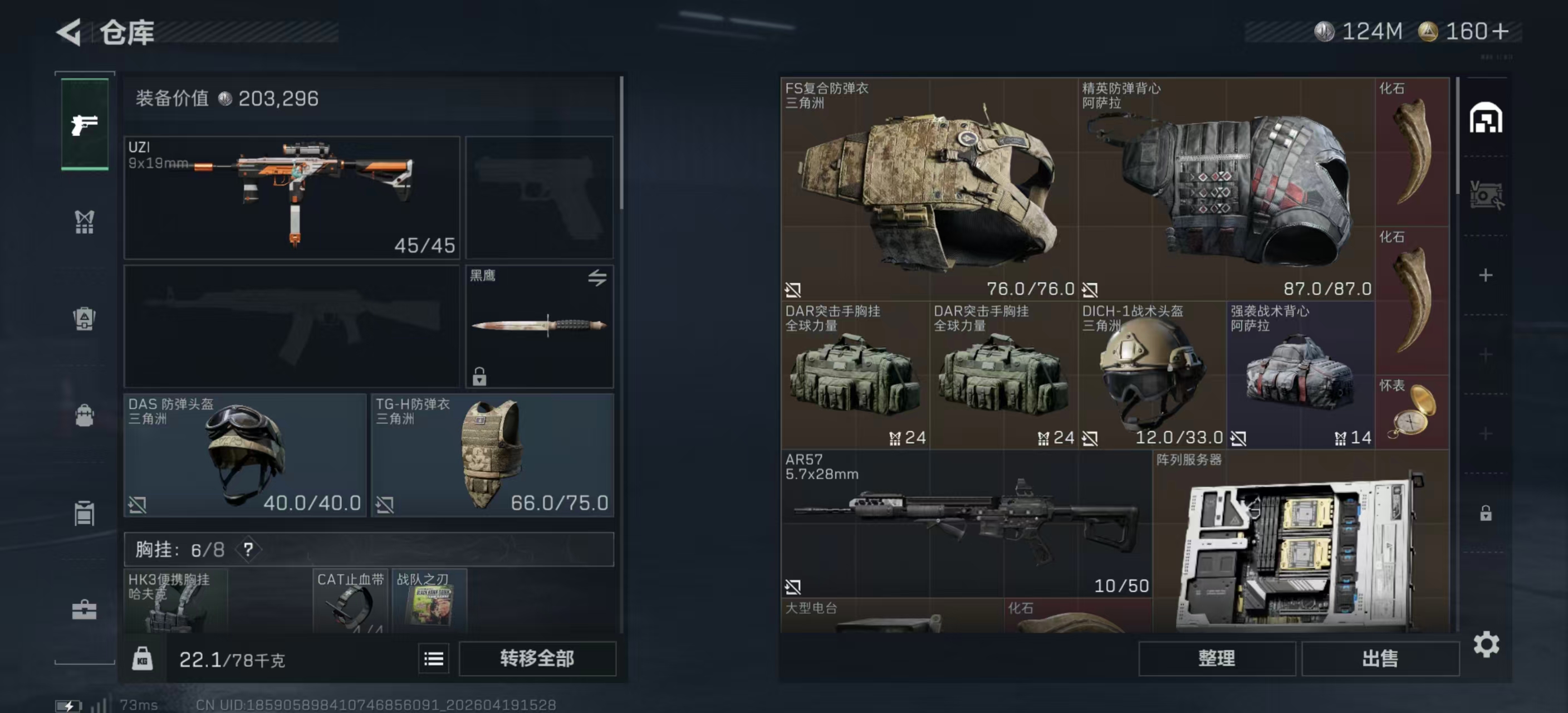
Task: Select the 精英防弹背心 vest item
Action: [1226, 189]
